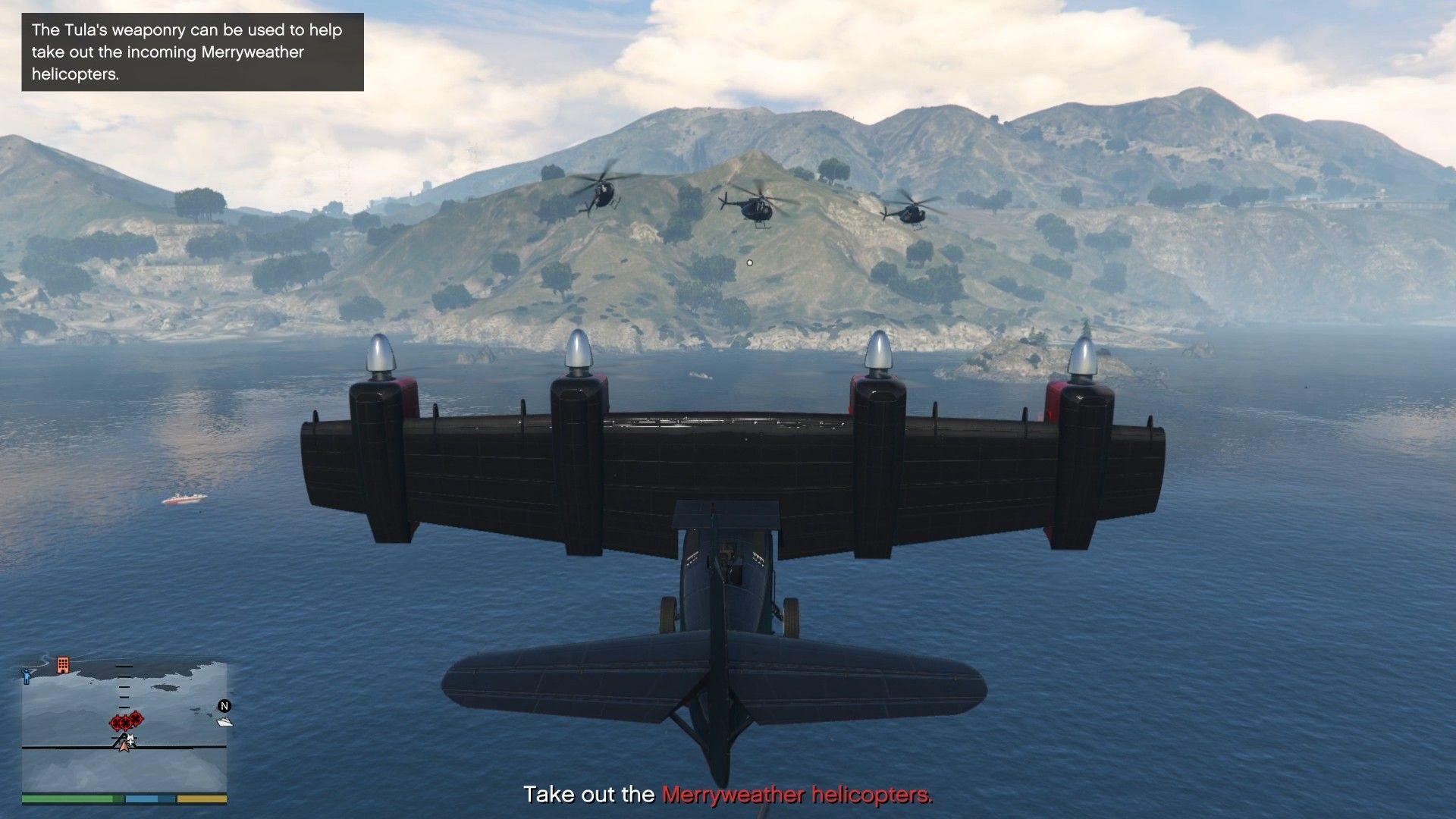This screenshot has height=819, width=1456.
Task: Select the north compass indicator on the minimap
Action: [223, 705]
